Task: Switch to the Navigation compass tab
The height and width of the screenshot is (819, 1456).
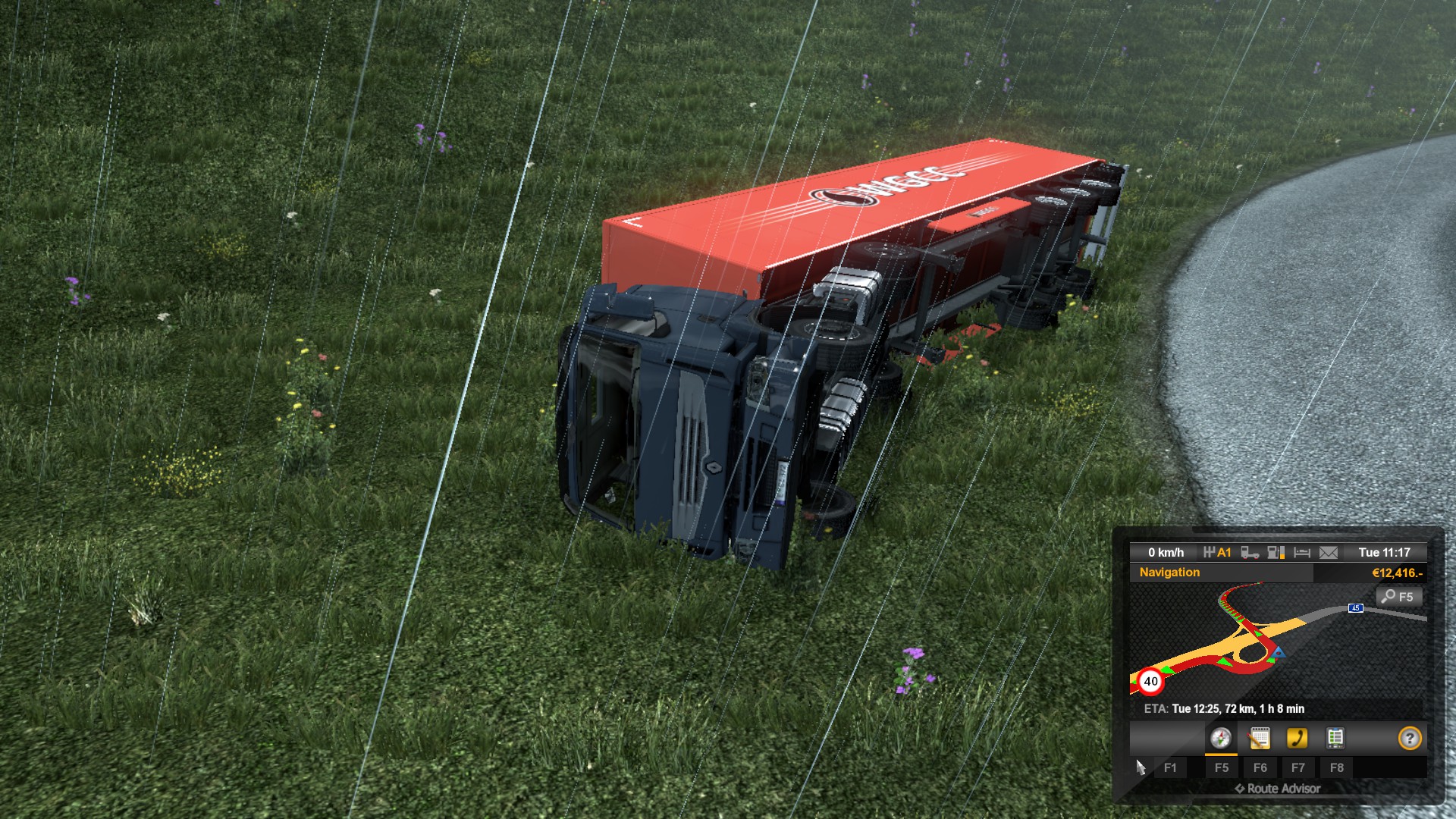Action: [1220, 738]
